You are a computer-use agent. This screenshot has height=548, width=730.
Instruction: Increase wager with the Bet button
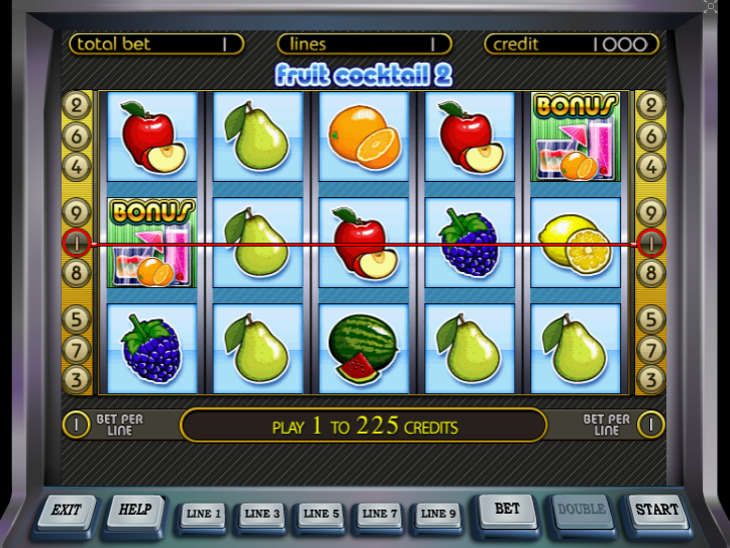tap(507, 510)
